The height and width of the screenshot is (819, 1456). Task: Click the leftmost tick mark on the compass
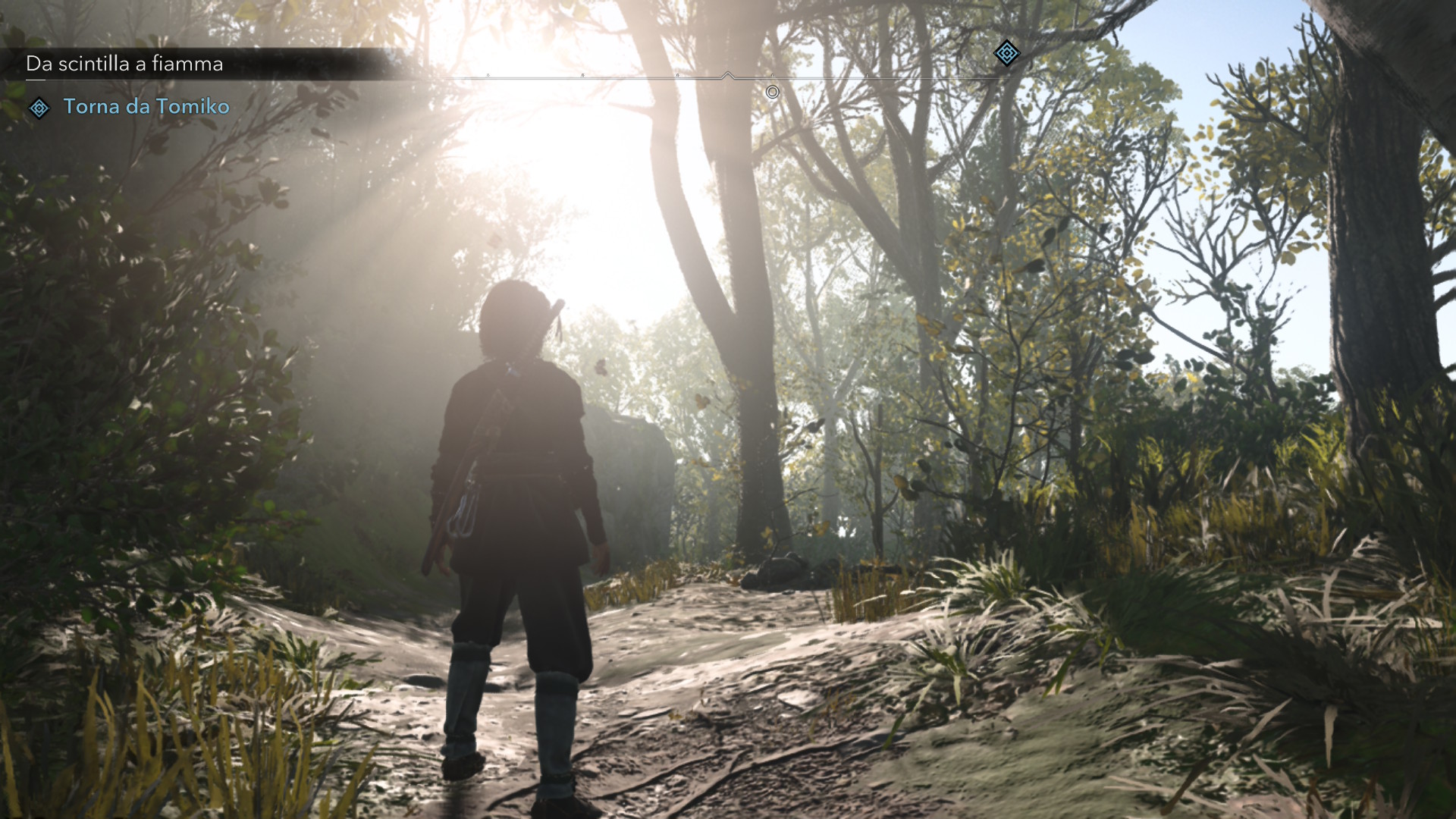click(488, 77)
